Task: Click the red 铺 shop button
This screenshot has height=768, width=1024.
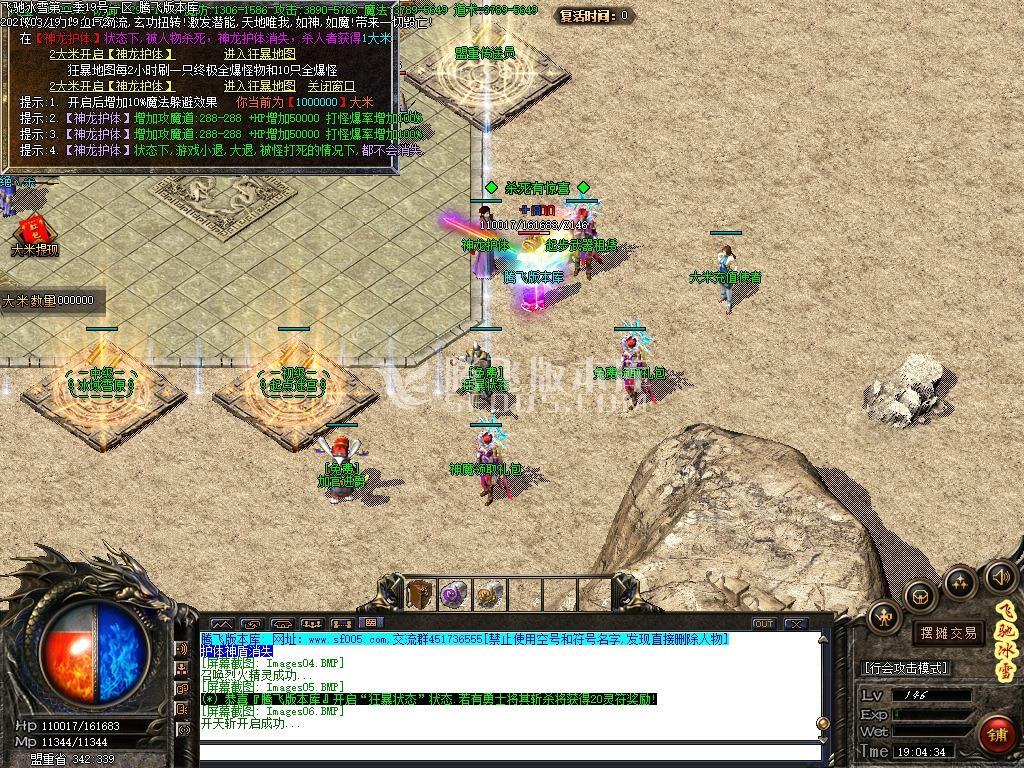Action: [996, 735]
